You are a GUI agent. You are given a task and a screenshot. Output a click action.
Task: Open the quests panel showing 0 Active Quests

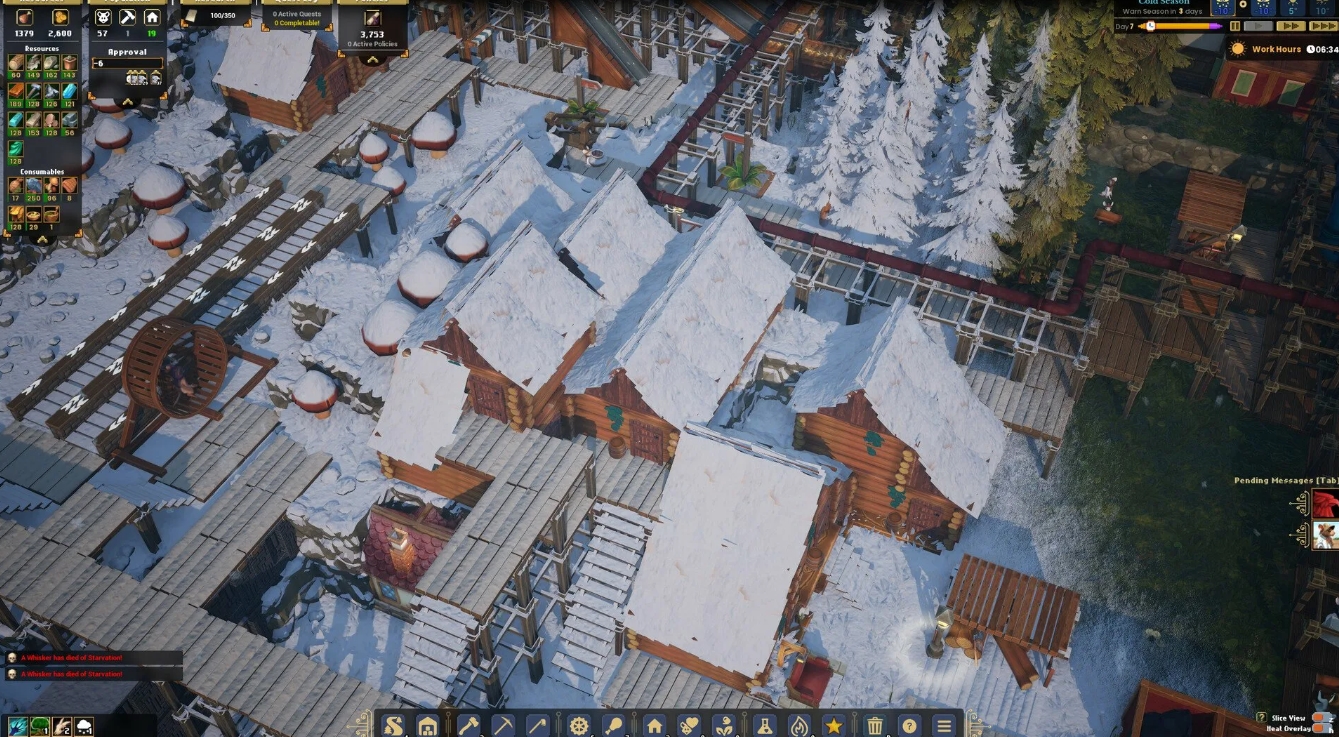coord(296,16)
